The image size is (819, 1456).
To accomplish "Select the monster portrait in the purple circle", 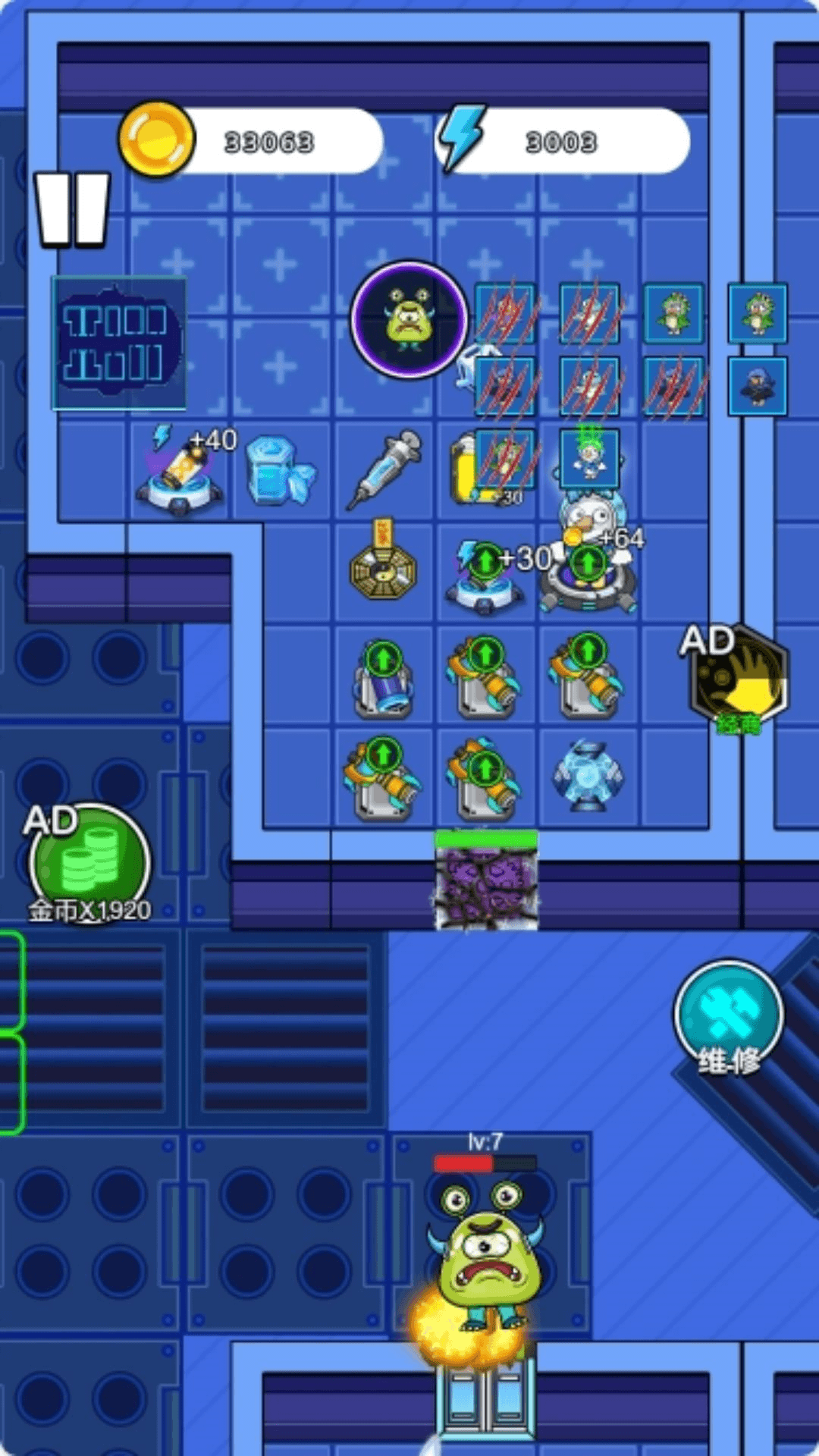I will (409, 319).
